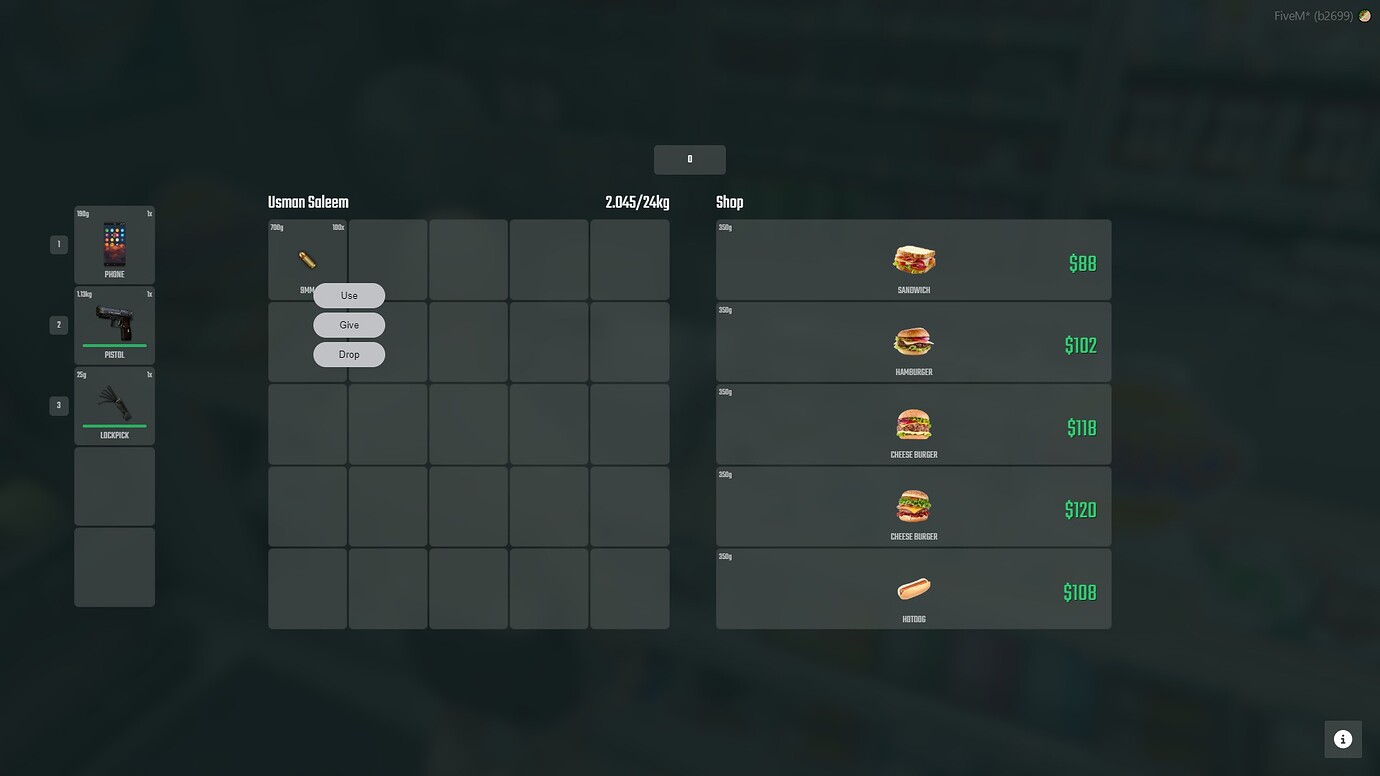
Task: Select the Phone item in the hotbar
Action: click(113, 245)
